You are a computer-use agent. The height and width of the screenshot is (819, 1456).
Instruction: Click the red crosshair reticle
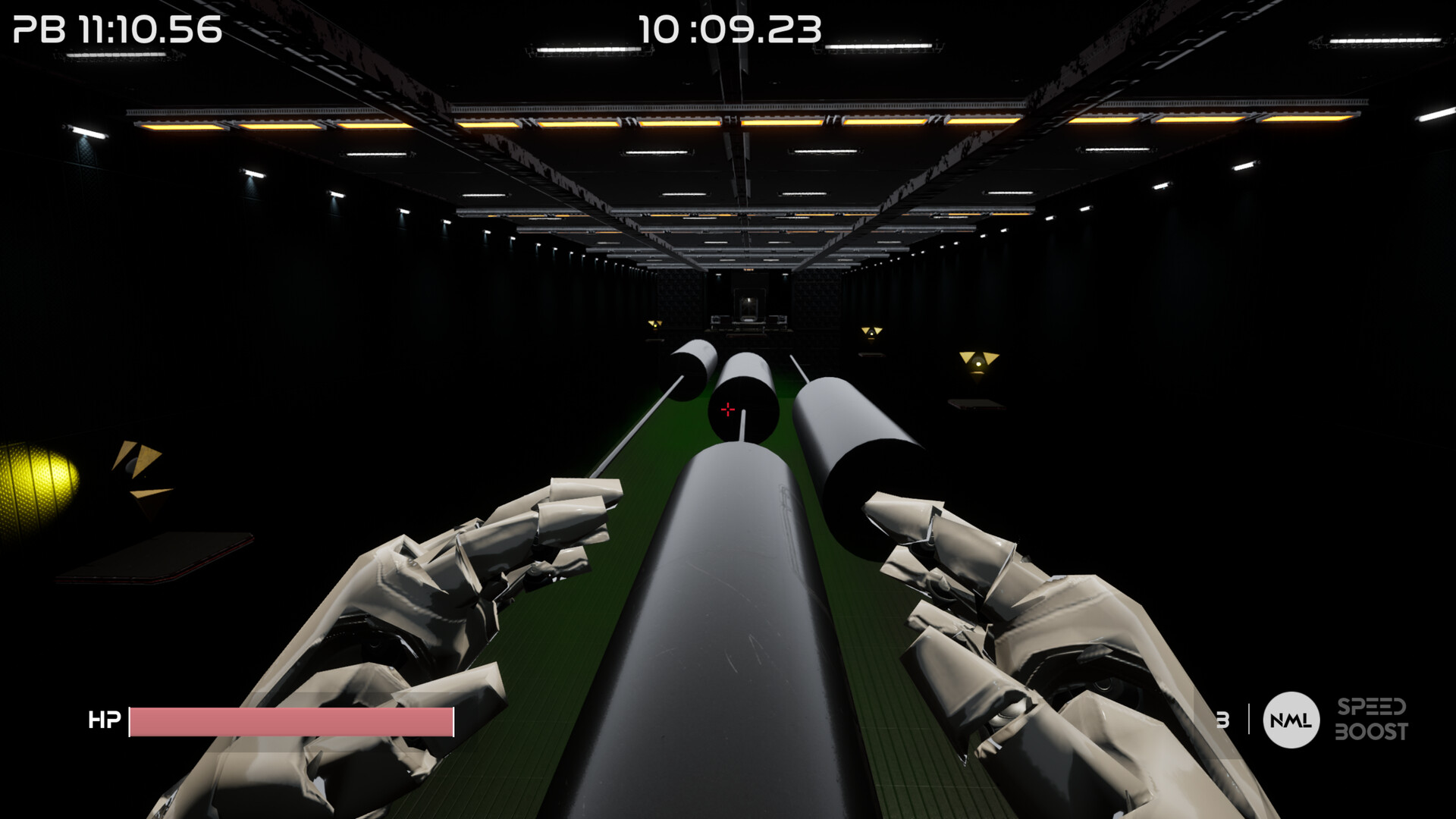point(729,409)
